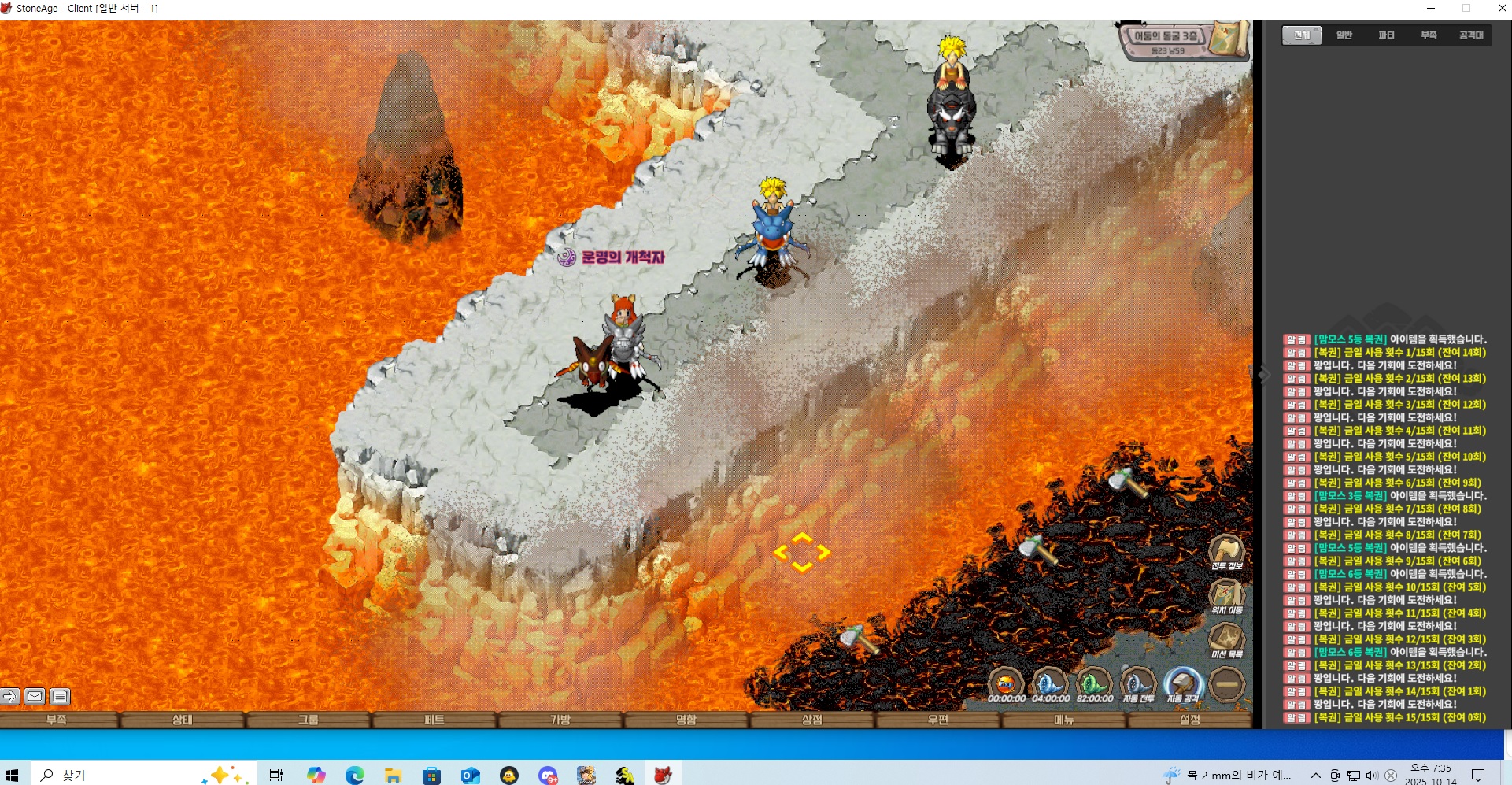Toggle 자동 전투 auto battle

tap(1138, 683)
